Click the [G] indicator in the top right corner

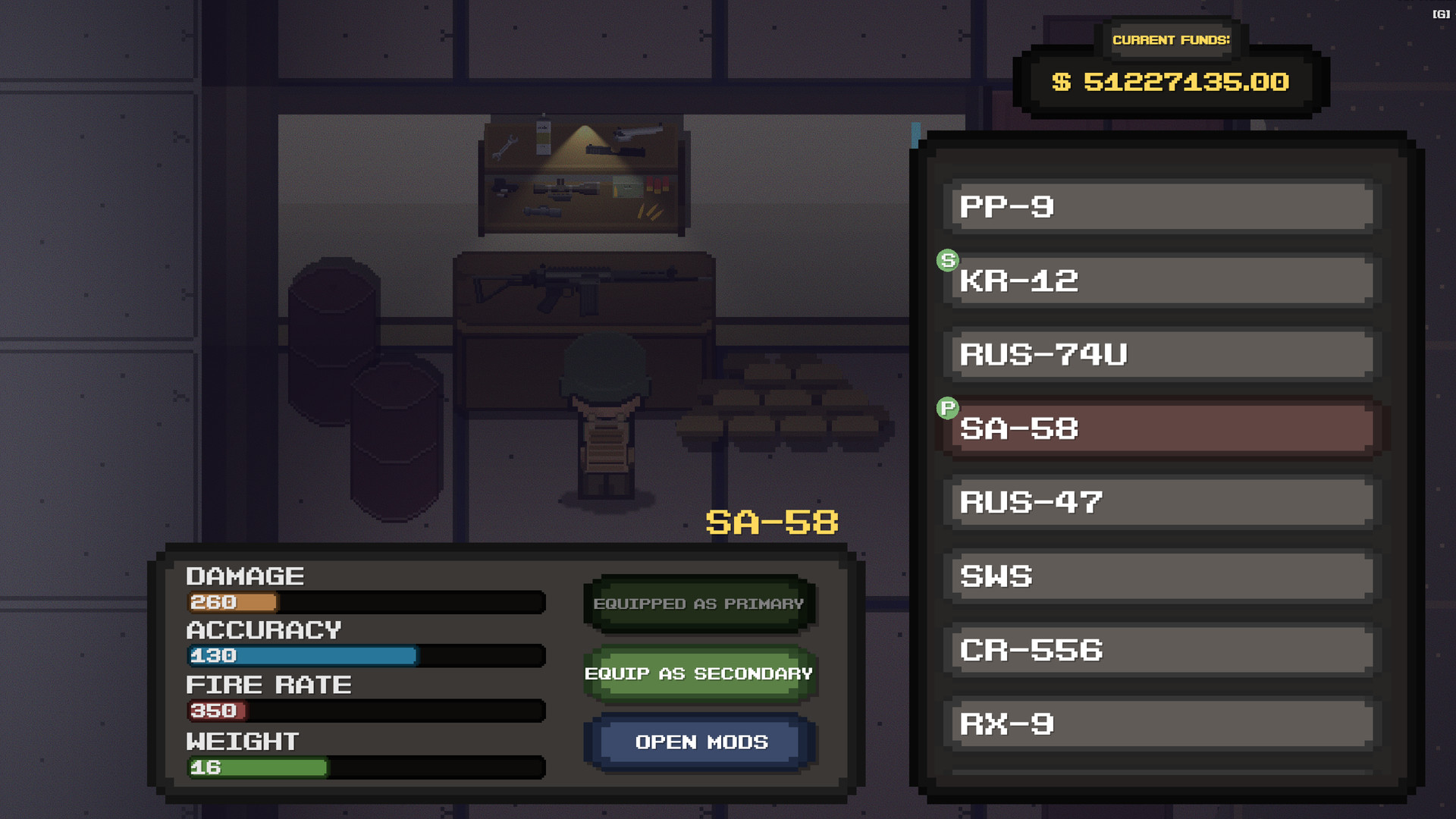click(x=1440, y=13)
